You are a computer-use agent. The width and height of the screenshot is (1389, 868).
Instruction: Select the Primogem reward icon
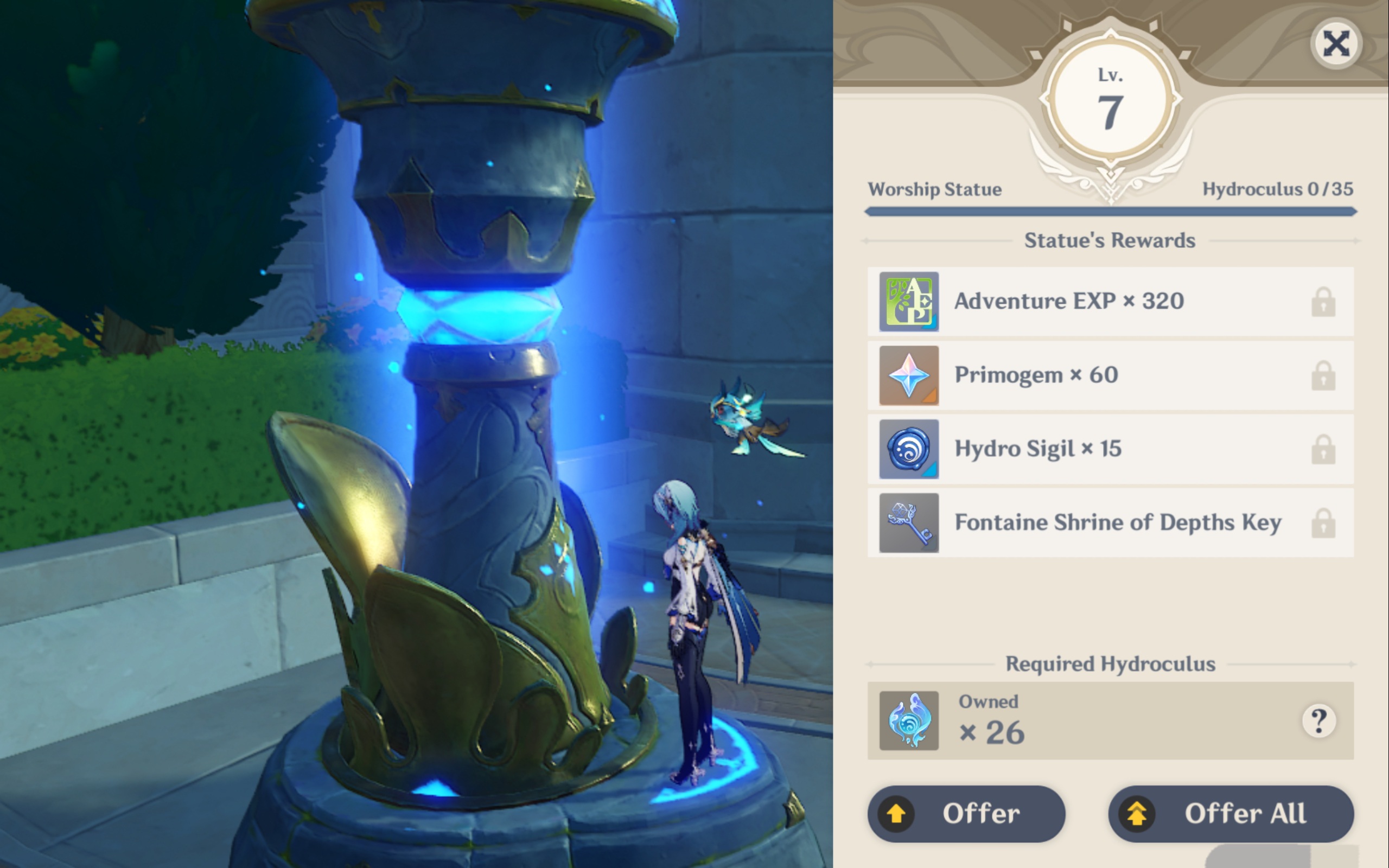pos(909,375)
